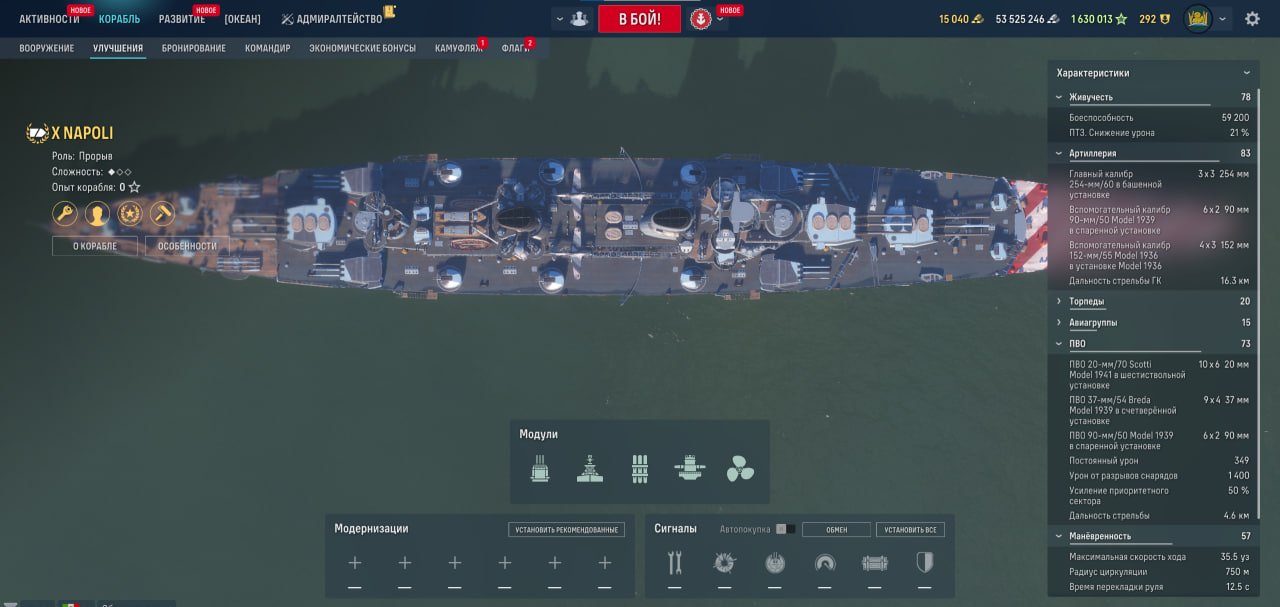The width and height of the screenshot is (1280, 607).
Task: Open the Особенности ship details
Action: tap(187, 246)
